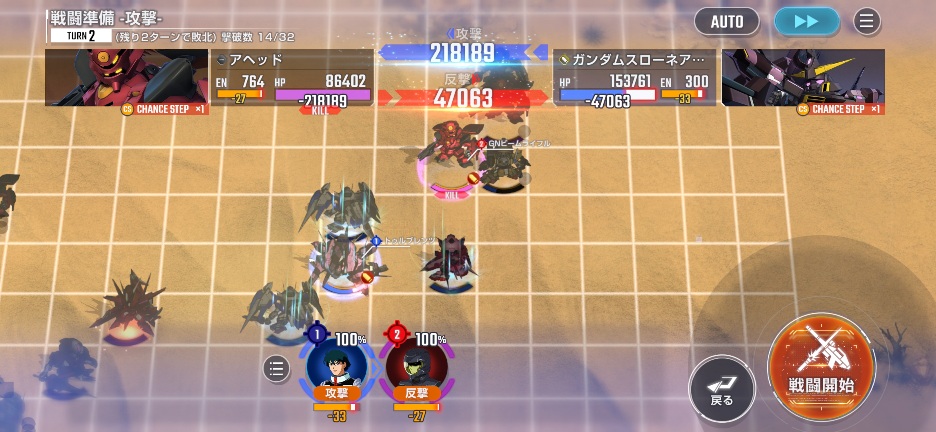Open the list button beside pilot portraits
The height and width of the screenshot is (432, 936).
coord(277,369)
